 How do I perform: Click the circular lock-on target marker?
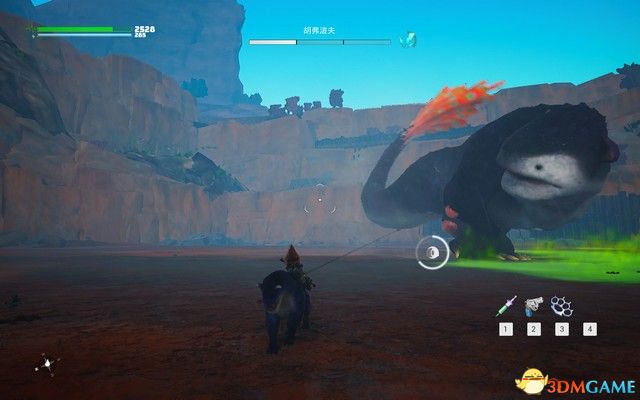click(x=432, y=254)
